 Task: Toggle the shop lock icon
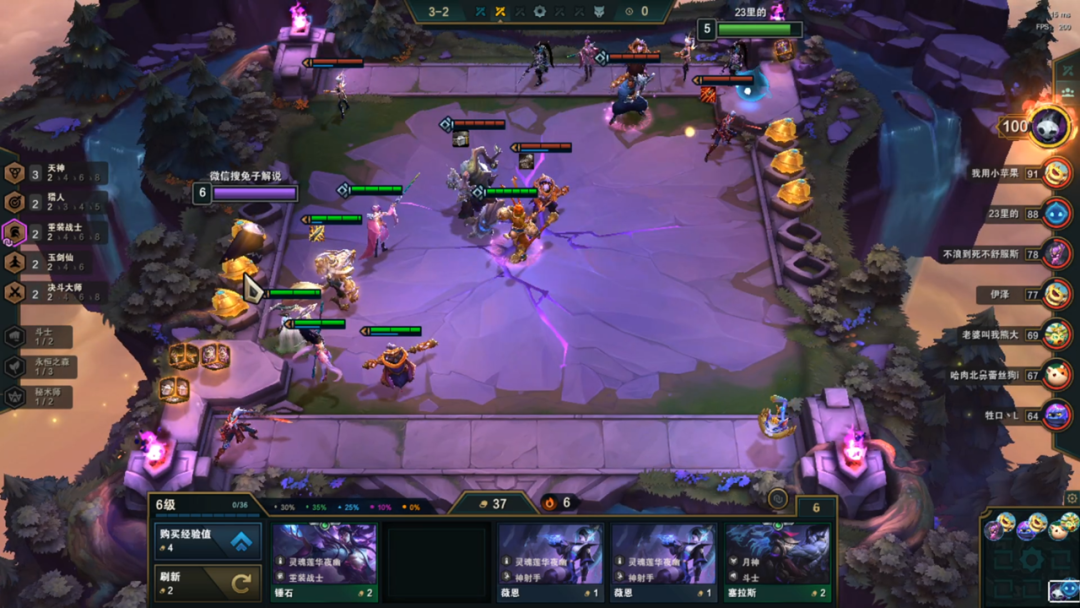click(777, 499)
